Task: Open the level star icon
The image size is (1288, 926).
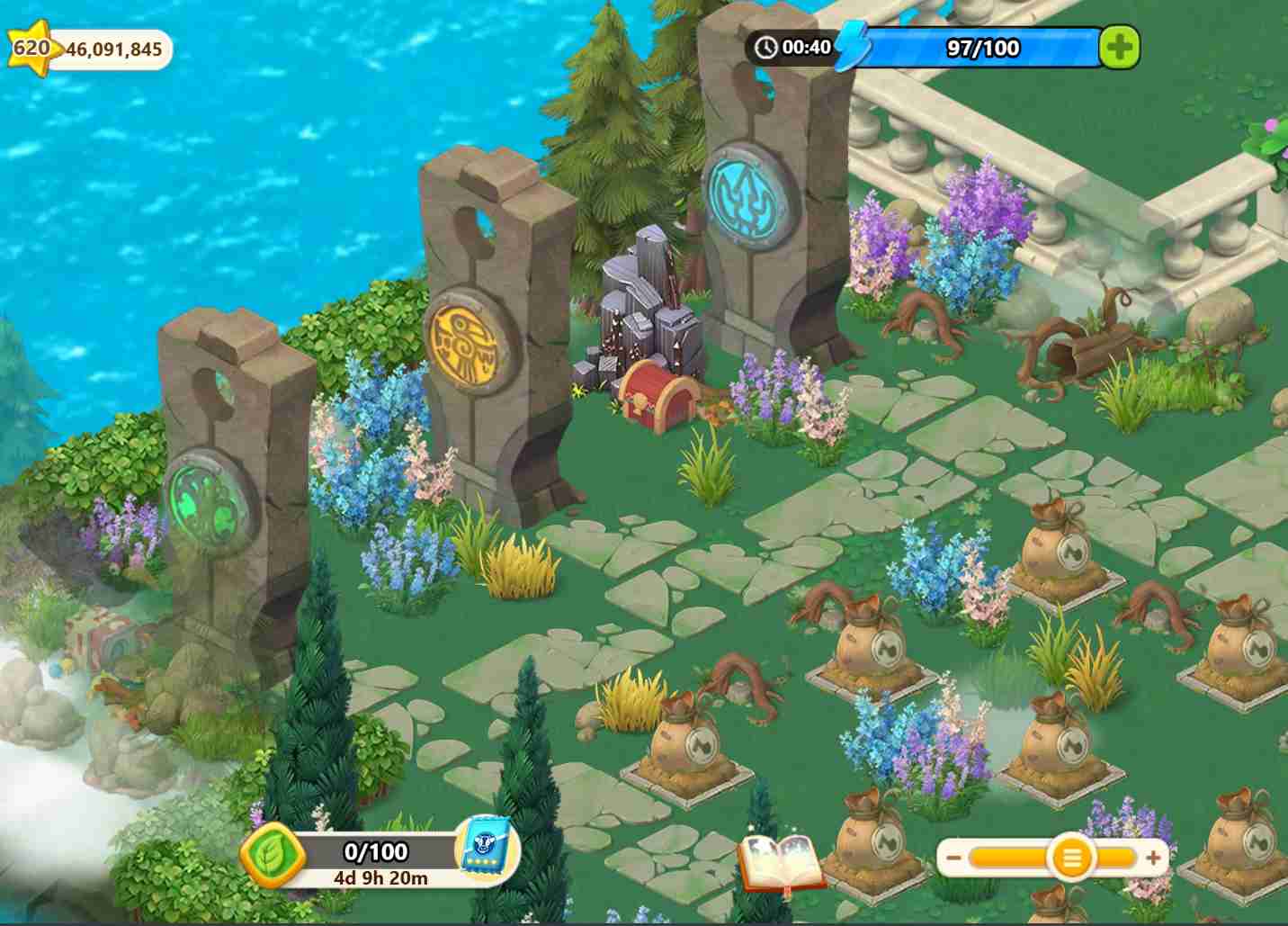Action: click(30, 47)
